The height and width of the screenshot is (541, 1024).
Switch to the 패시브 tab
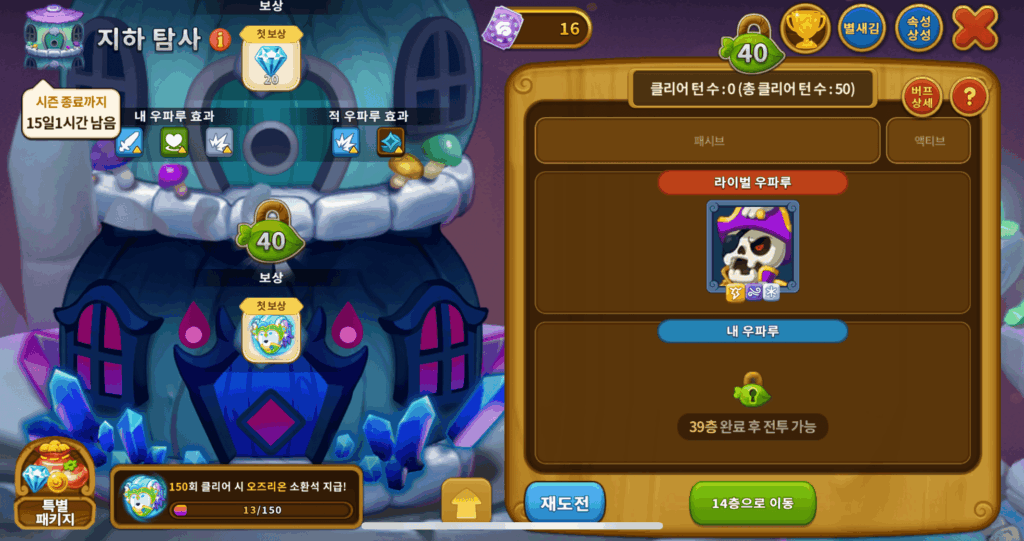(x=707, y=141)
